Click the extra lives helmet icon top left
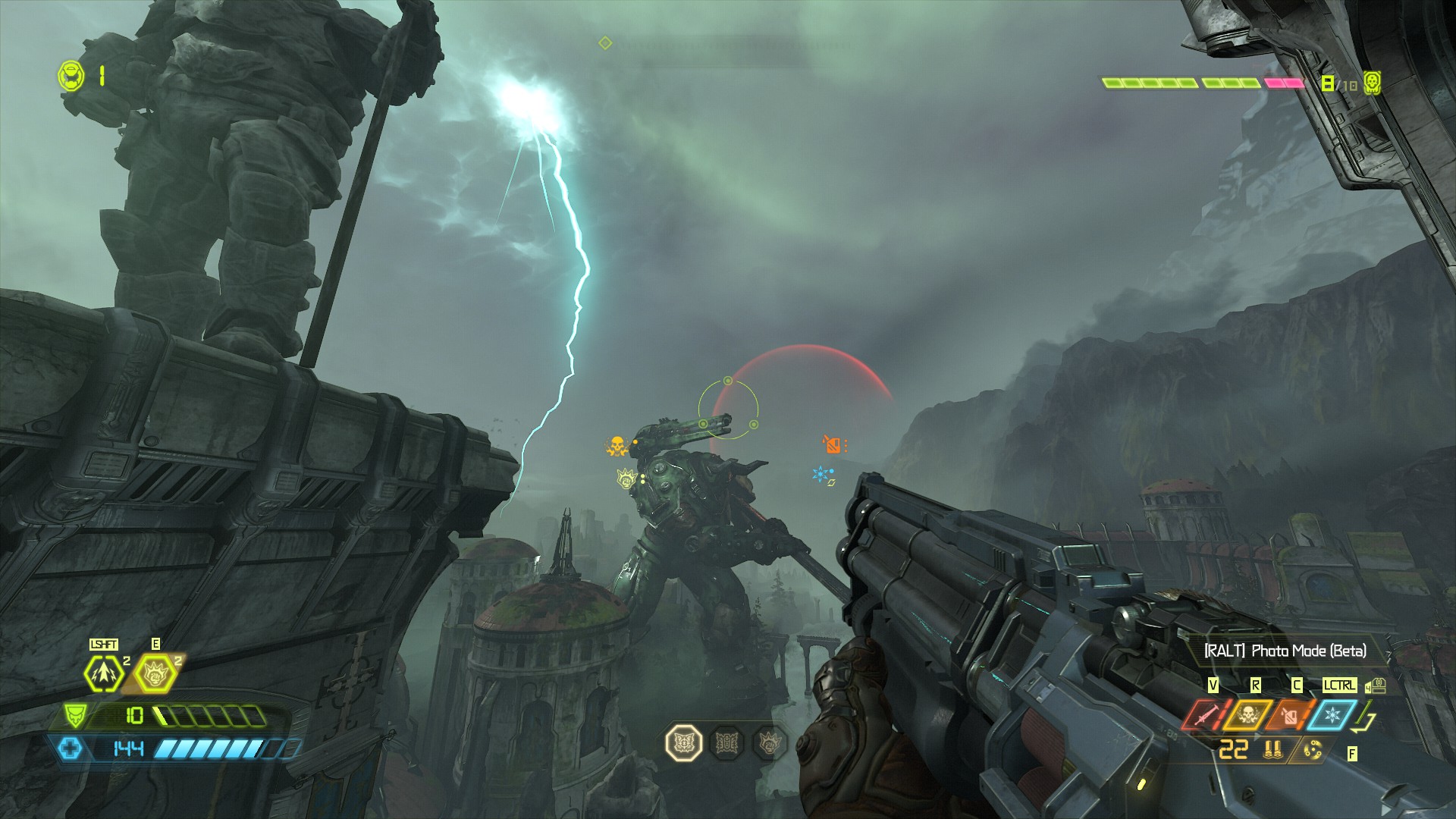 pyautogui.click(x=70, y=74)
